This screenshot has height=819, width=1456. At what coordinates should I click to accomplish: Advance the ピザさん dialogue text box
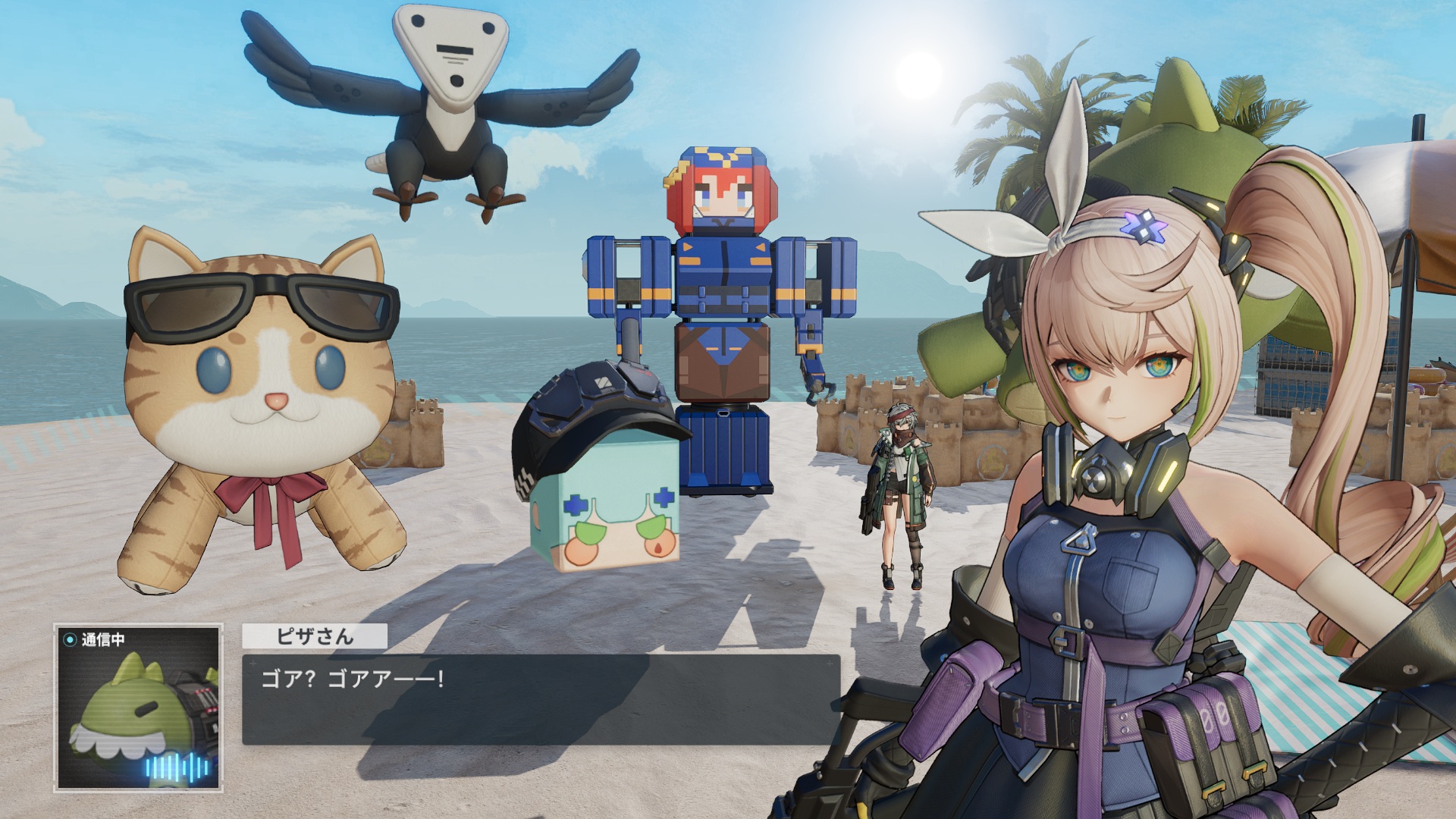pos(541,698)
